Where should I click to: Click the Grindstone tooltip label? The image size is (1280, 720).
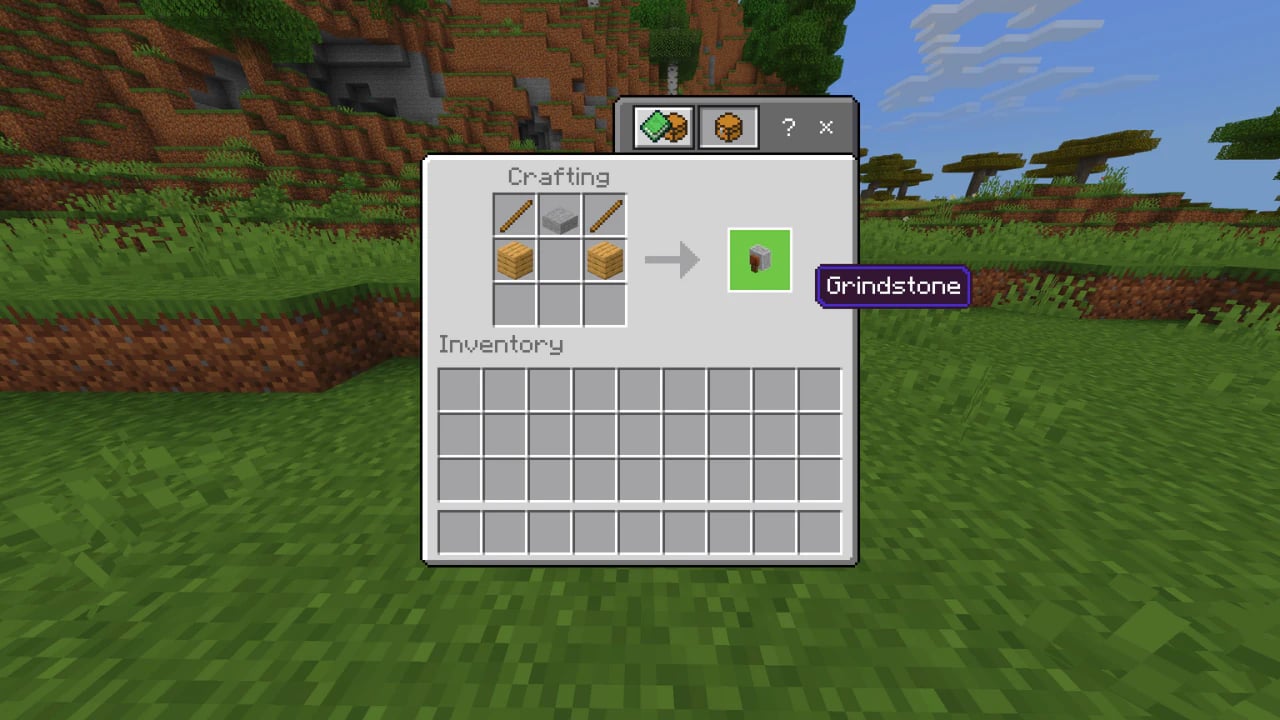[x=893, y=287]
